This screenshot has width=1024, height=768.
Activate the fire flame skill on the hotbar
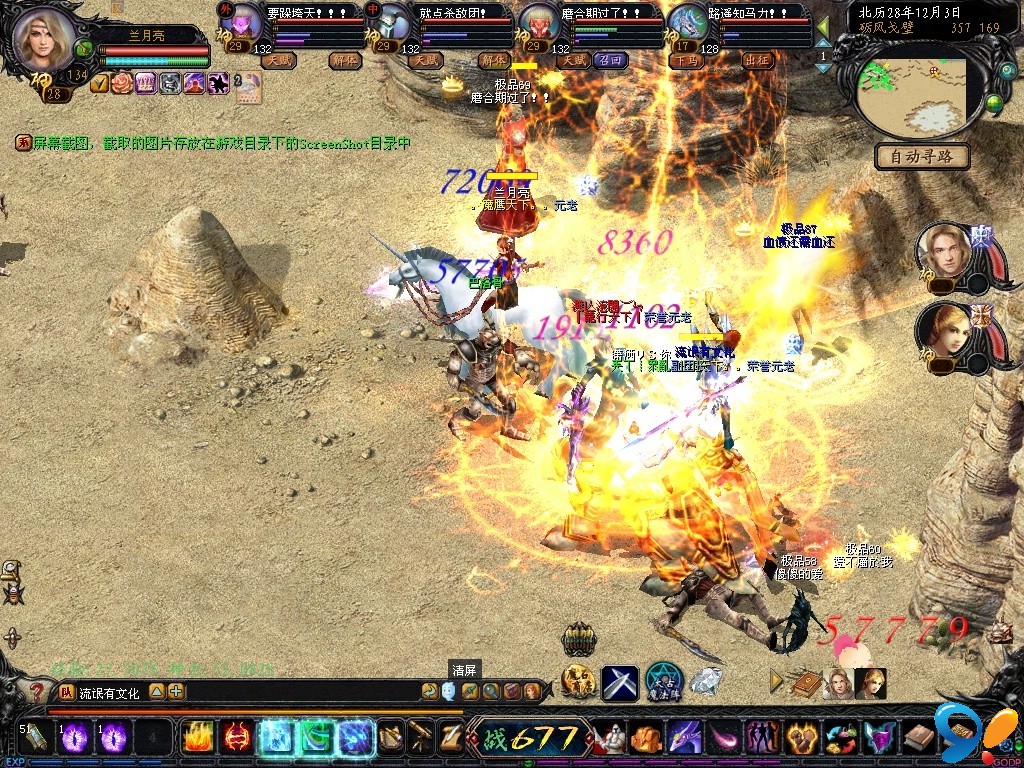pyautogui.click(x=196, y=738)
